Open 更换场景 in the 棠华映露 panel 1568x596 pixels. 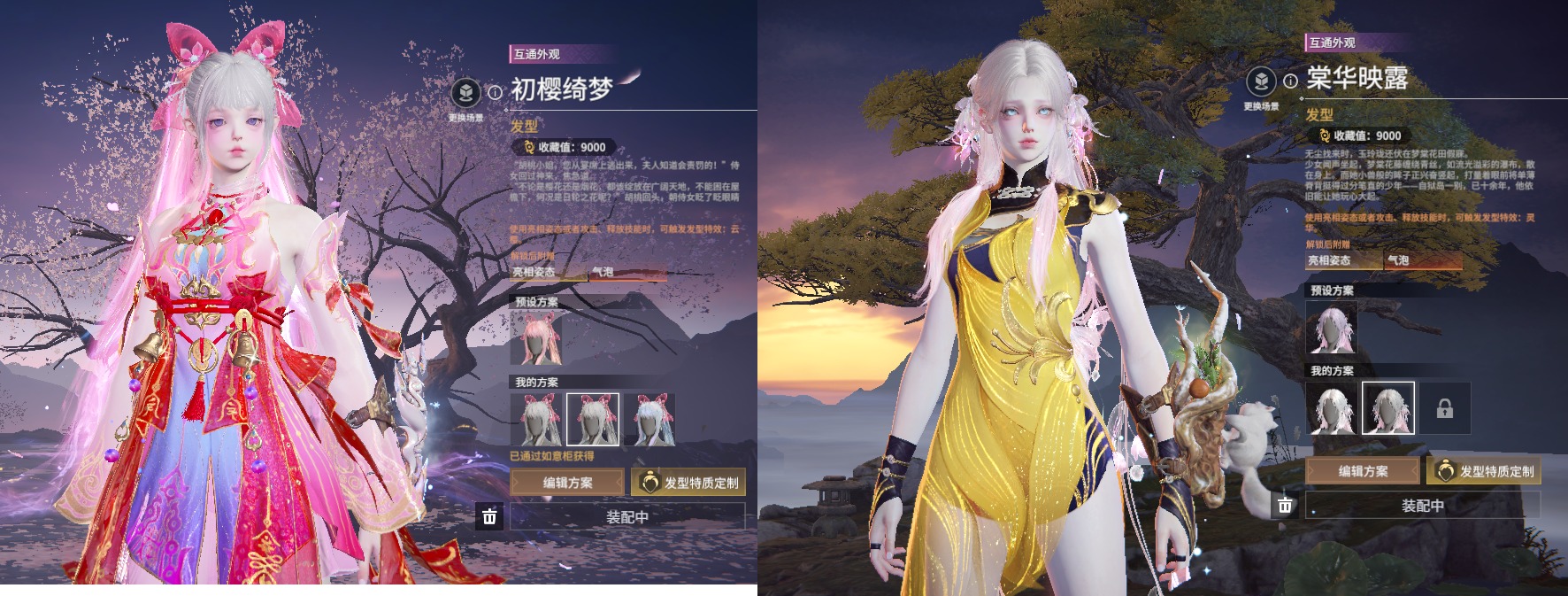1261,82
